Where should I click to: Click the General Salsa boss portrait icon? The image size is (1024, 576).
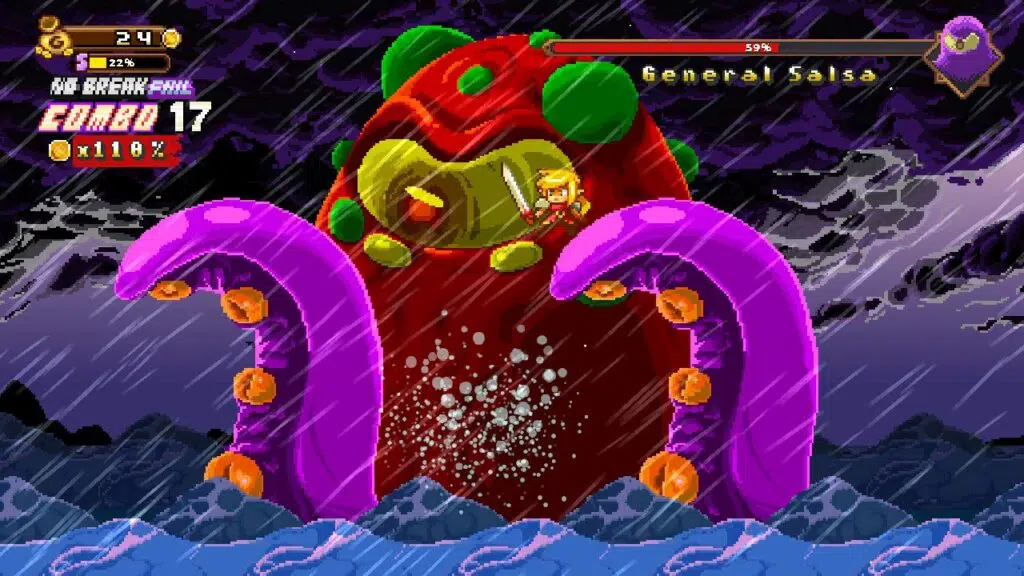click(963, 52)
